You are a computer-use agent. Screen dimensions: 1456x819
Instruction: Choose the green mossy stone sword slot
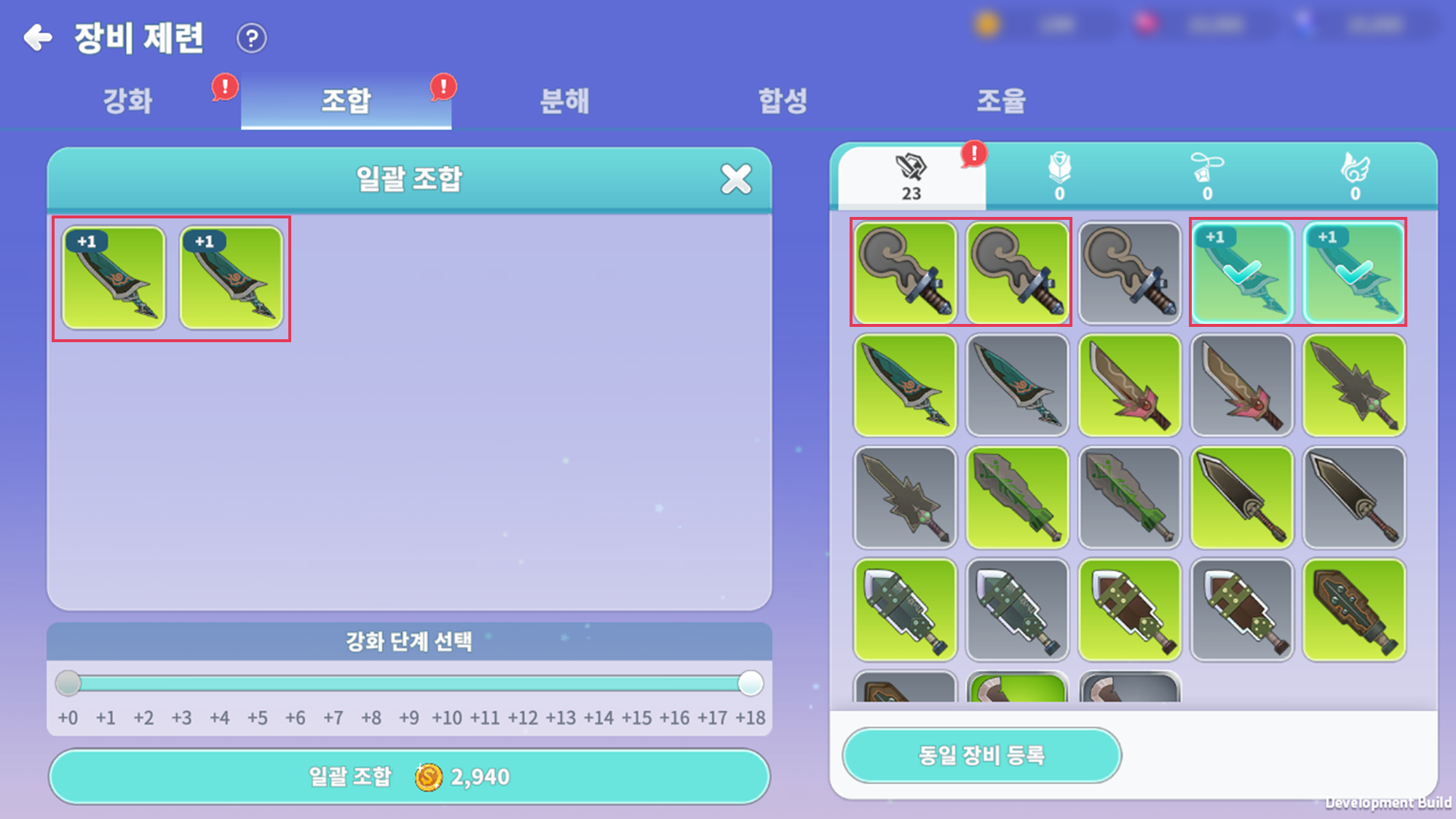[x=1017, y=497]
